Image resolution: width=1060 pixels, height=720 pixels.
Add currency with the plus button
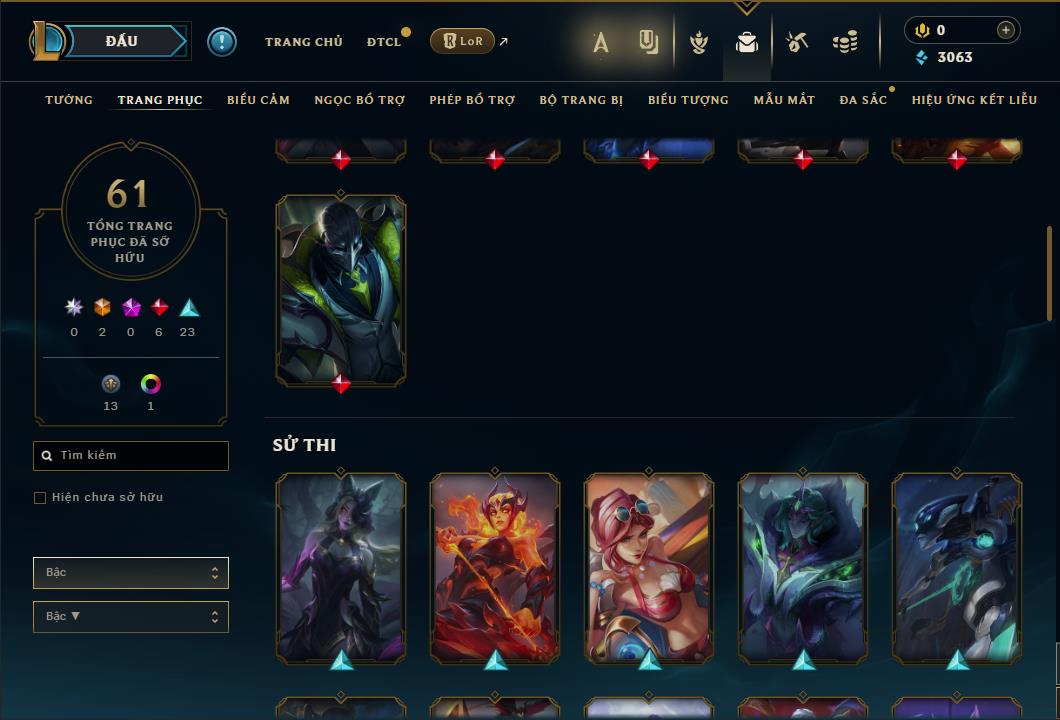(1005, 30)
